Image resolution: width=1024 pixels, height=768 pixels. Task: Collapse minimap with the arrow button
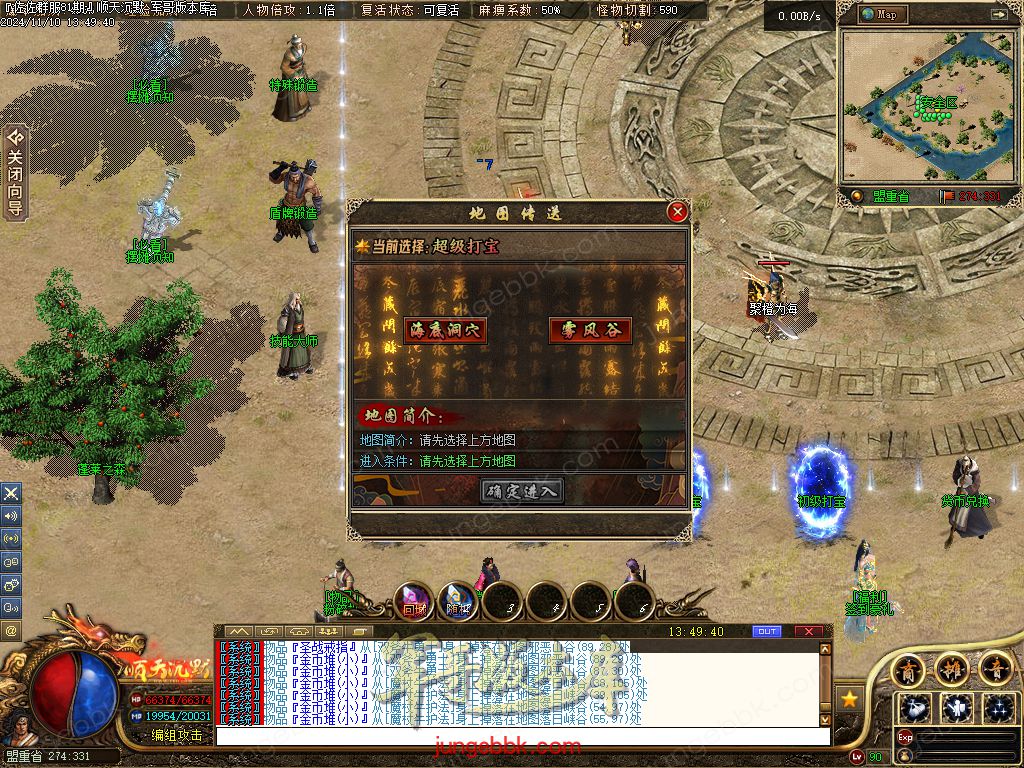[997, 15]
